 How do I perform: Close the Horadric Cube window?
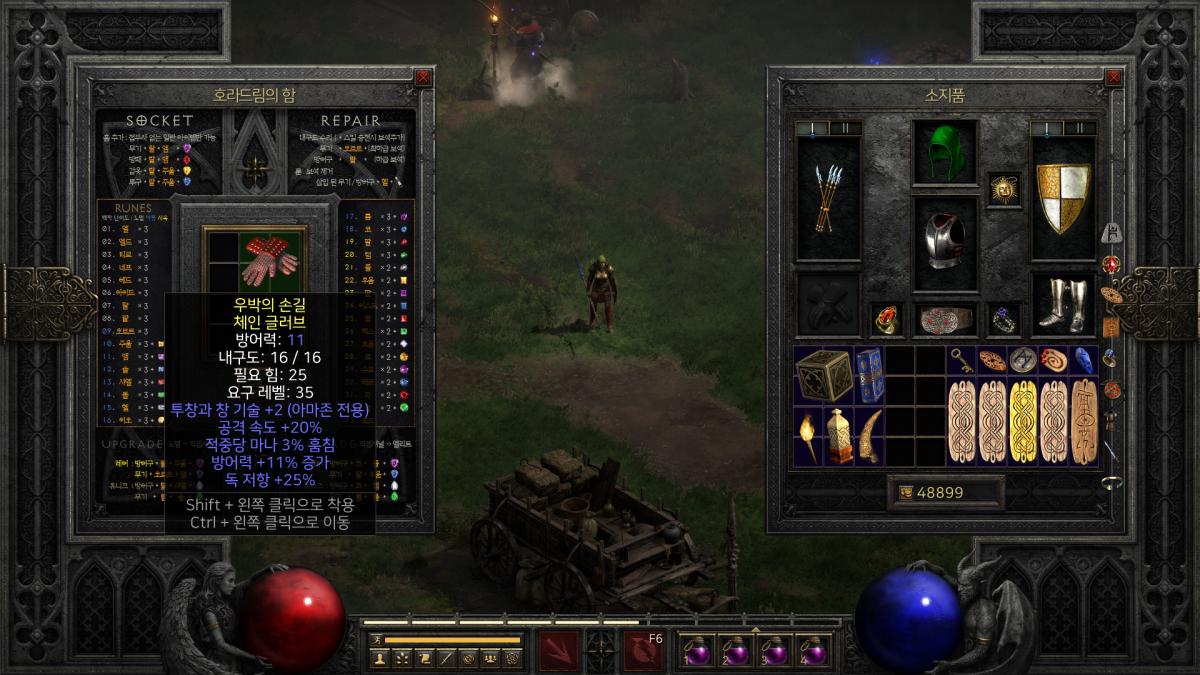point(423,77)
